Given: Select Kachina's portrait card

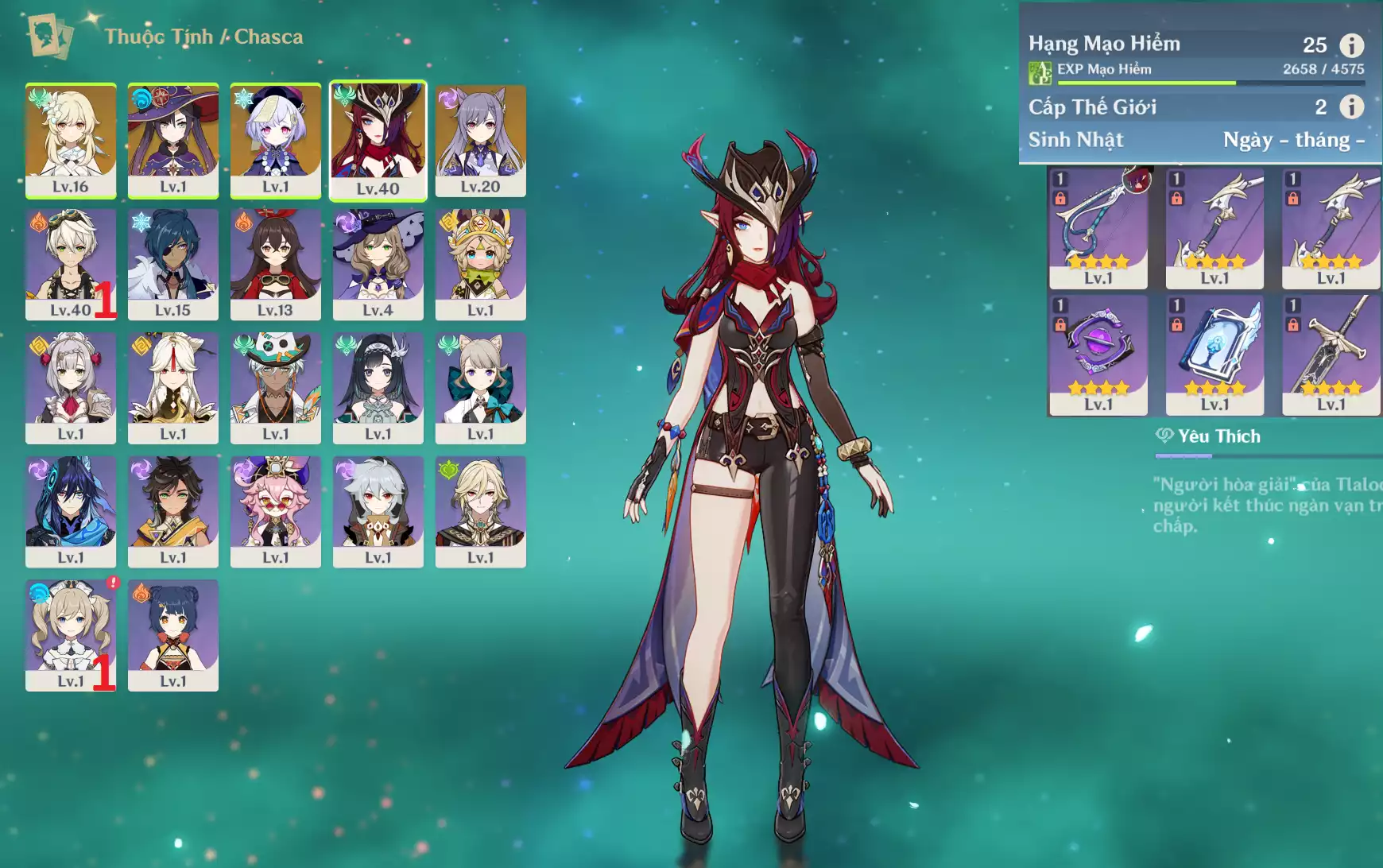Looking at the screenshot, I should coord(481,264).
